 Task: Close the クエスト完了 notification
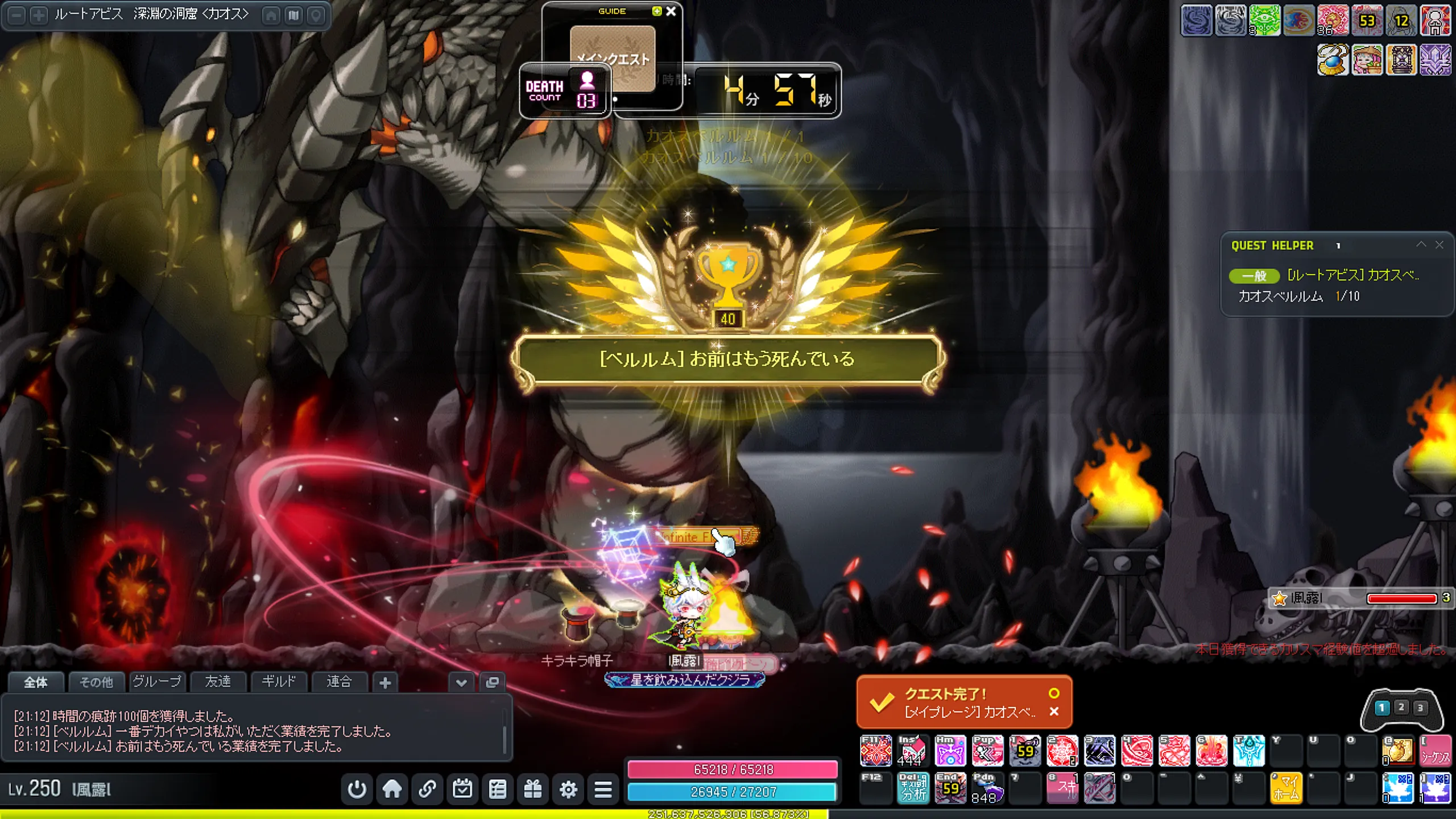coord(1054,712)
